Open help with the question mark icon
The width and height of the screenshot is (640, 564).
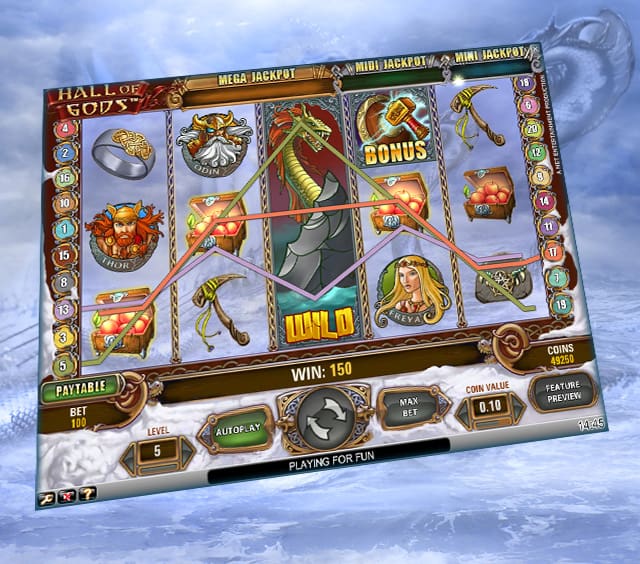(87, 493)
